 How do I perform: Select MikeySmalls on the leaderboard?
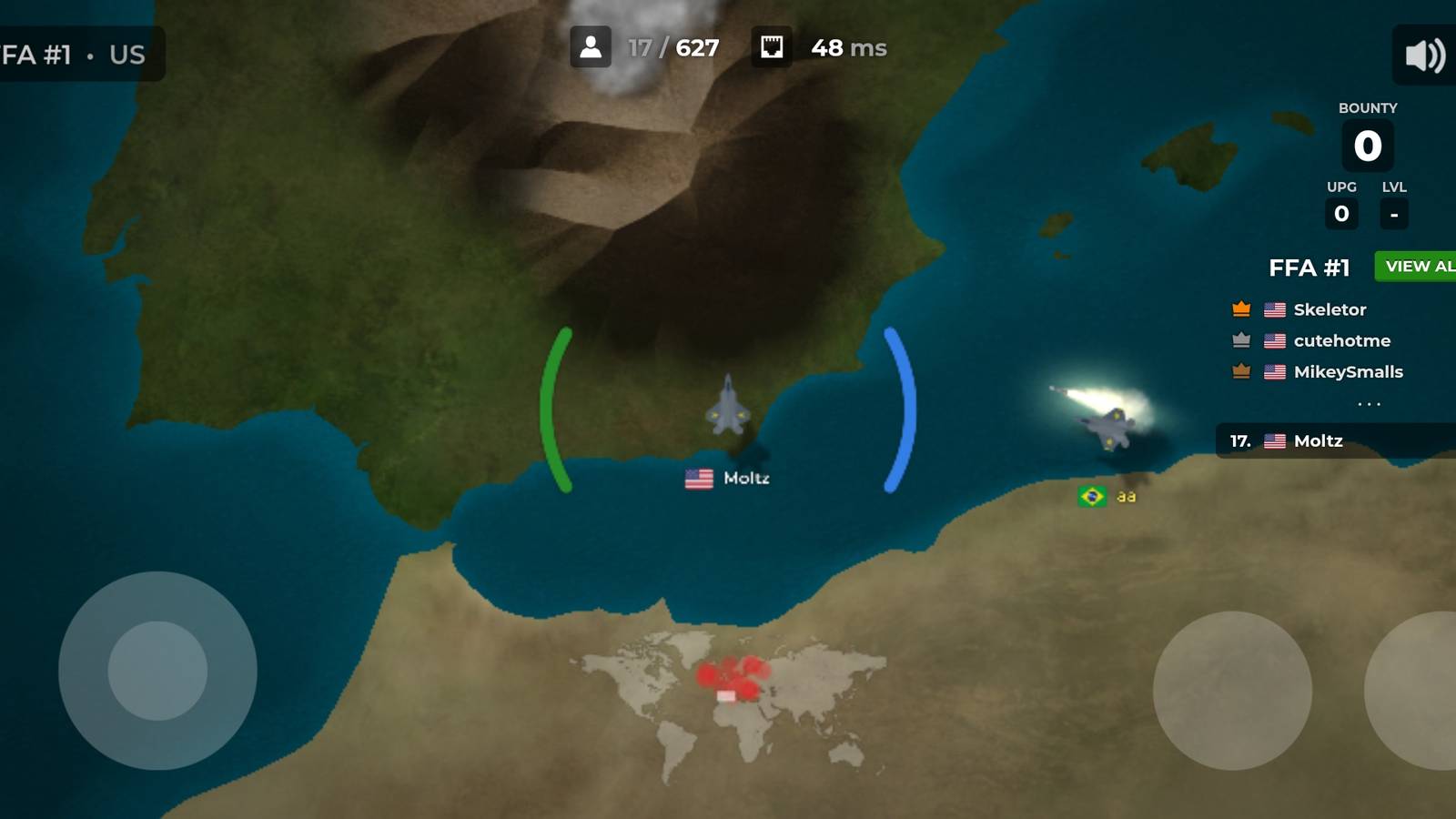click(1347, 371)
